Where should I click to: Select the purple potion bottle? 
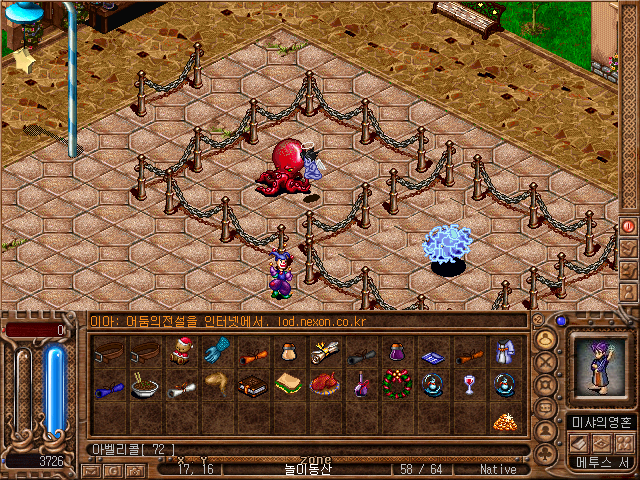(x=396, y=351)
